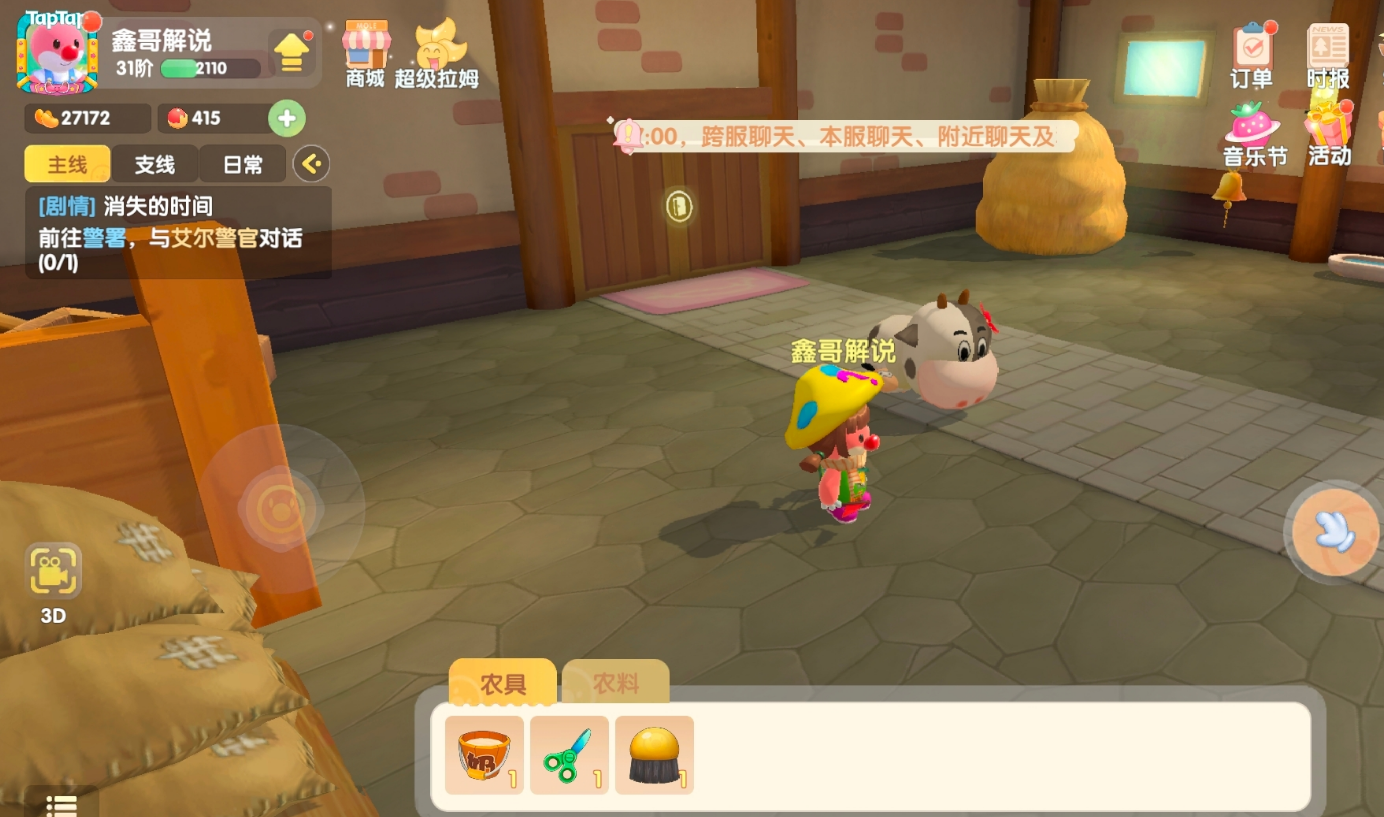Collapse quest panel with yellow arrow button
The height and width of the screenshot is (817, 1384).
tap(311, 164)
